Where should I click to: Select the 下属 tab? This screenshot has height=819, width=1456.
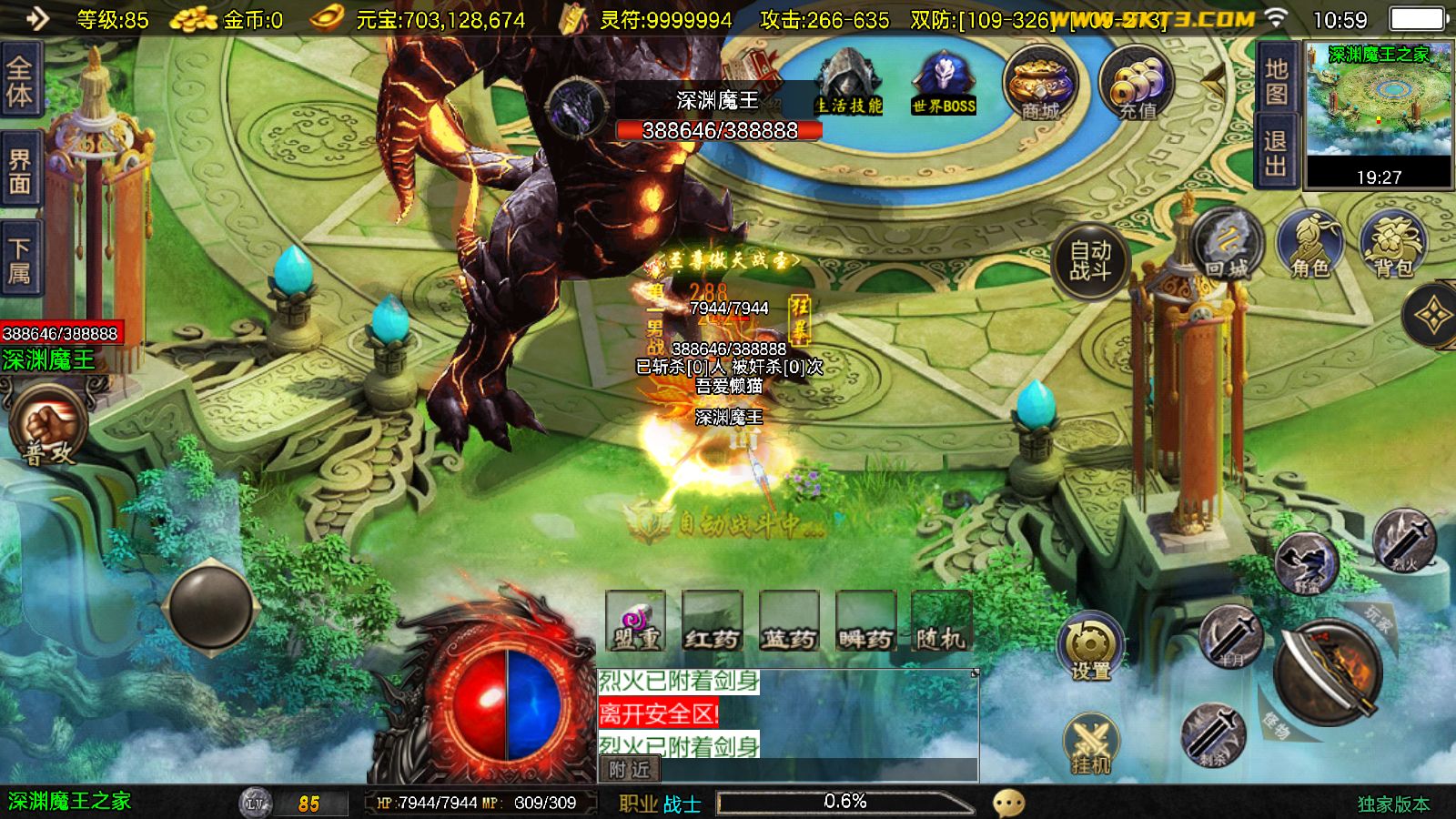click(20, 261)
